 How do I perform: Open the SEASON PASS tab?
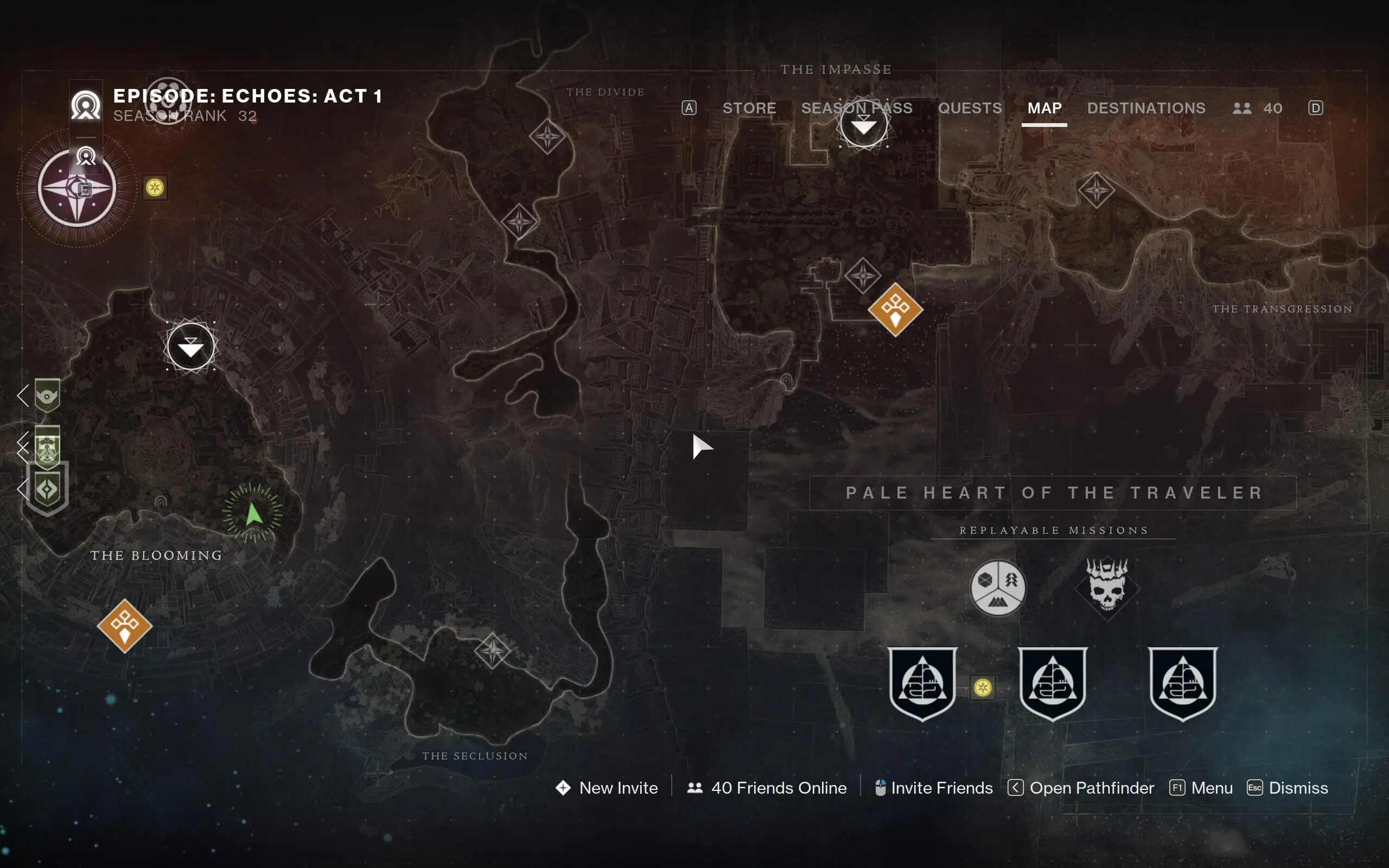857,108
